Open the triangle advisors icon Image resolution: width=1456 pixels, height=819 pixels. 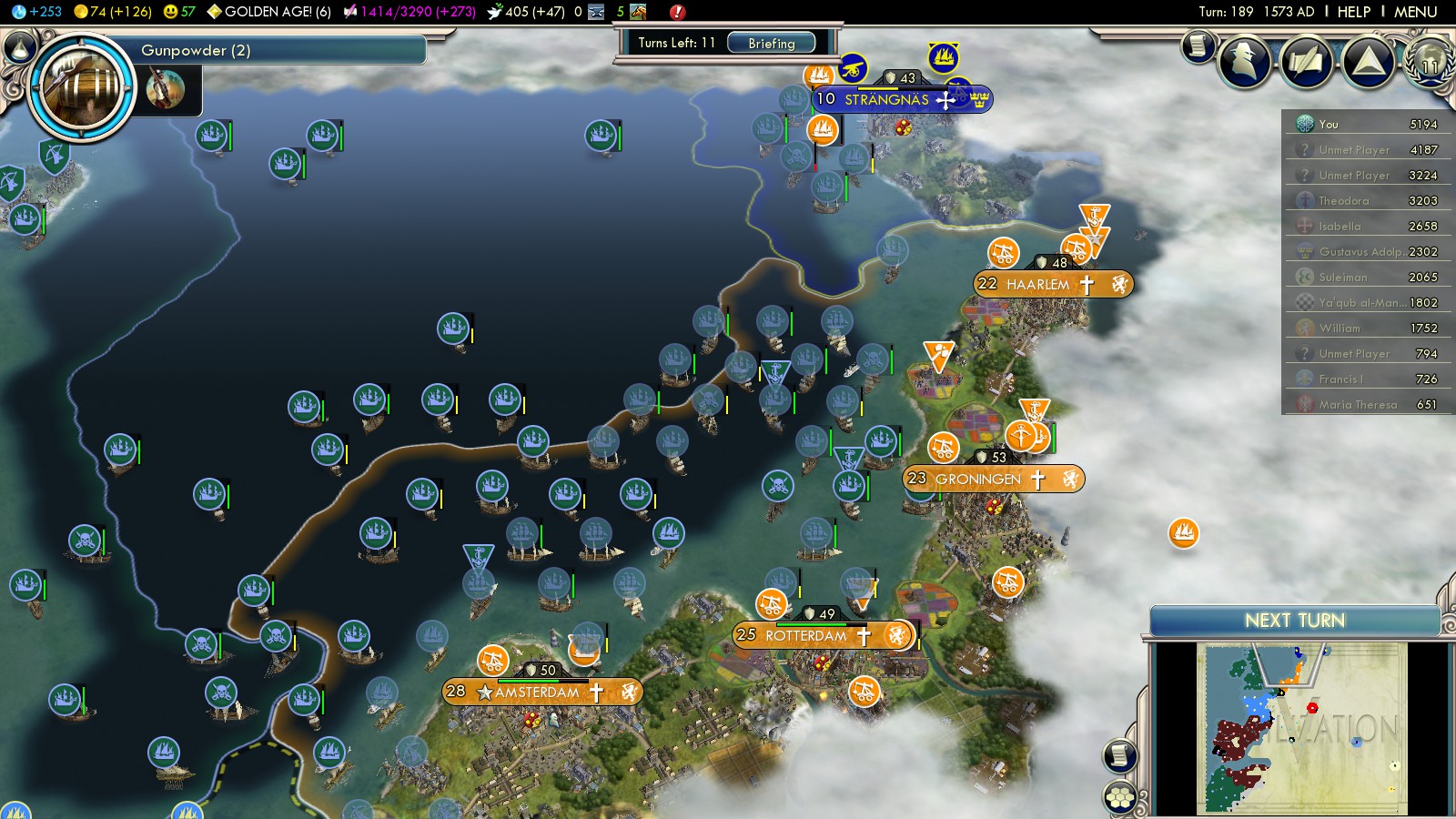point(1368,62)
